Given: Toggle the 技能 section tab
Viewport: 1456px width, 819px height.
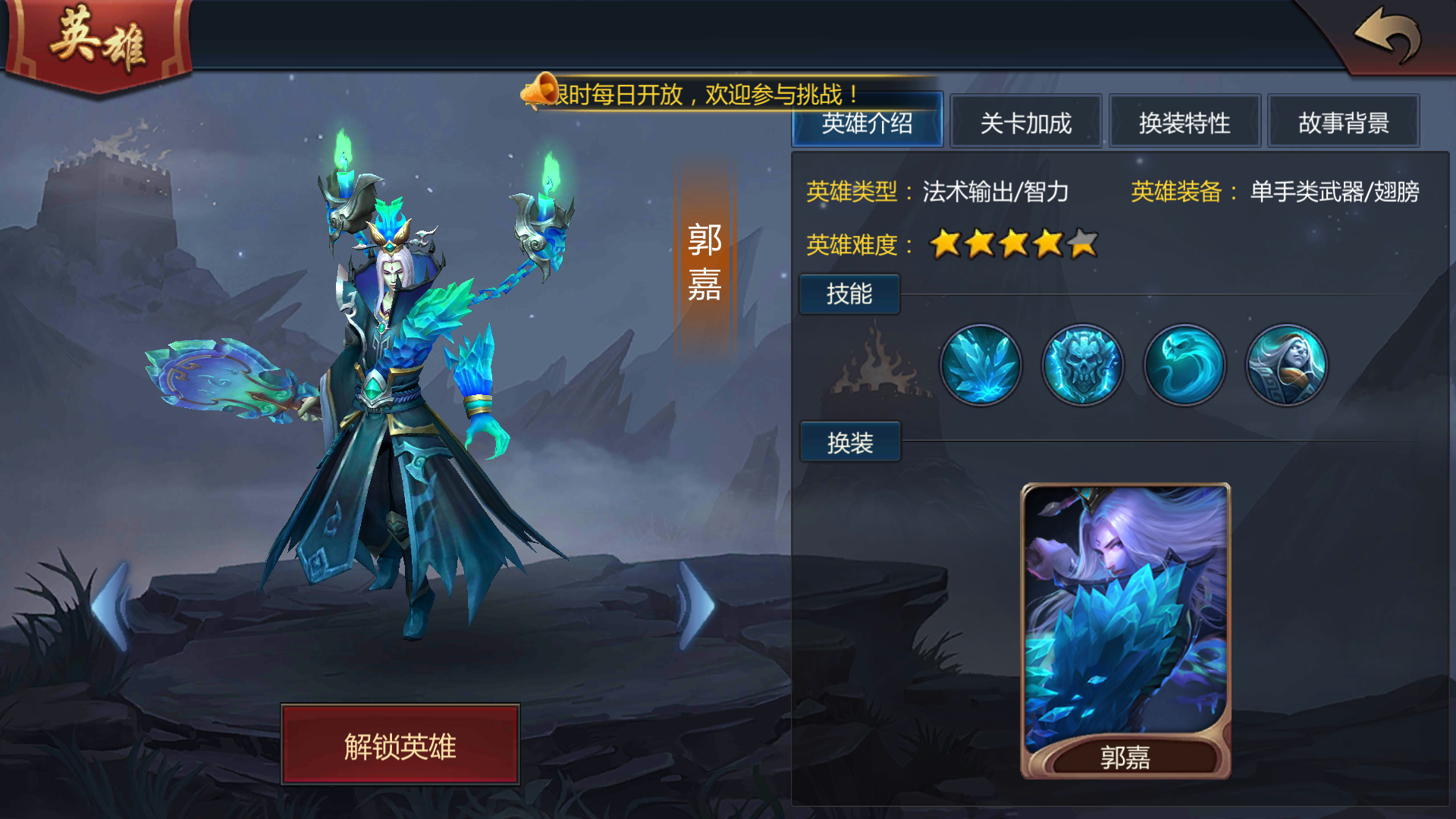Looking at the screenshot, I should (x=849, y=294).
